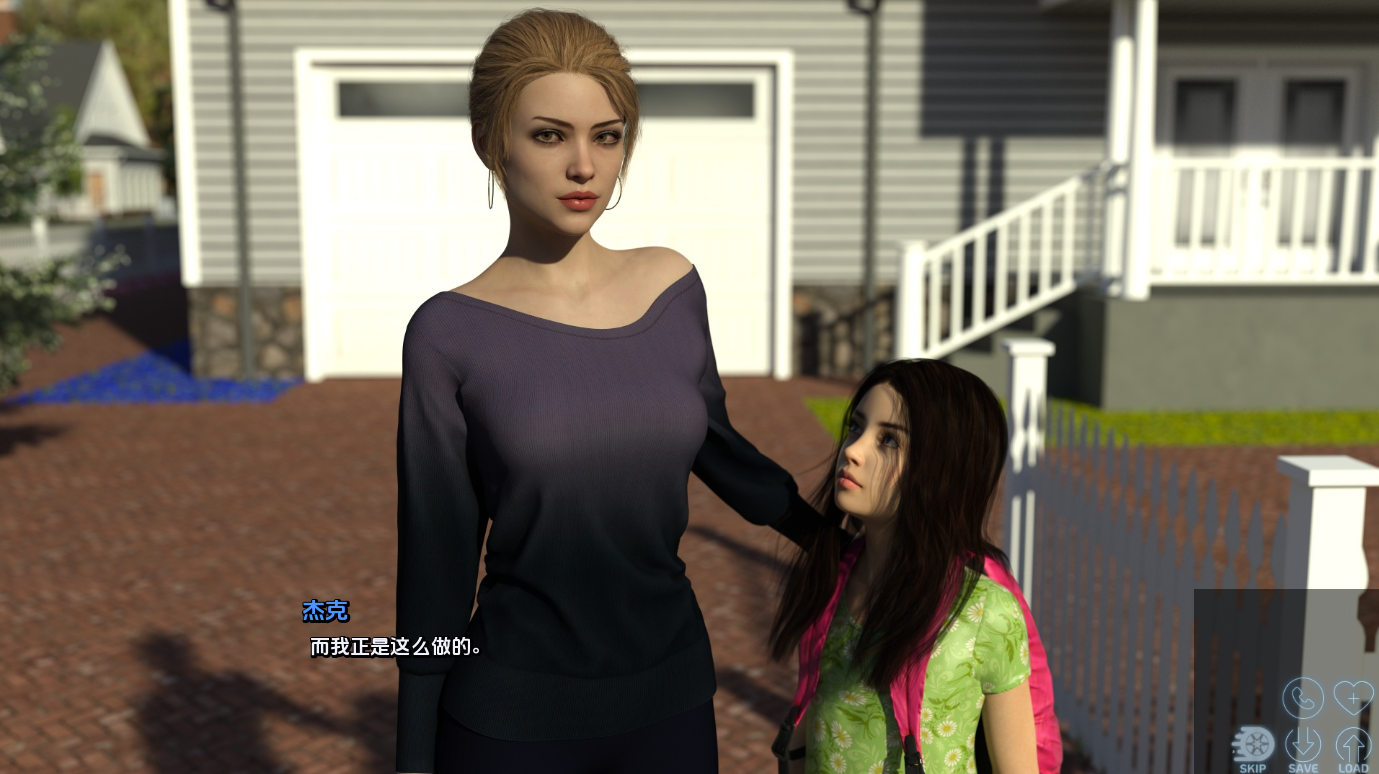The width and height of the screenshot is (1379, 774).
Task: Open the Save menu
Action: (x=1303, y=747)
